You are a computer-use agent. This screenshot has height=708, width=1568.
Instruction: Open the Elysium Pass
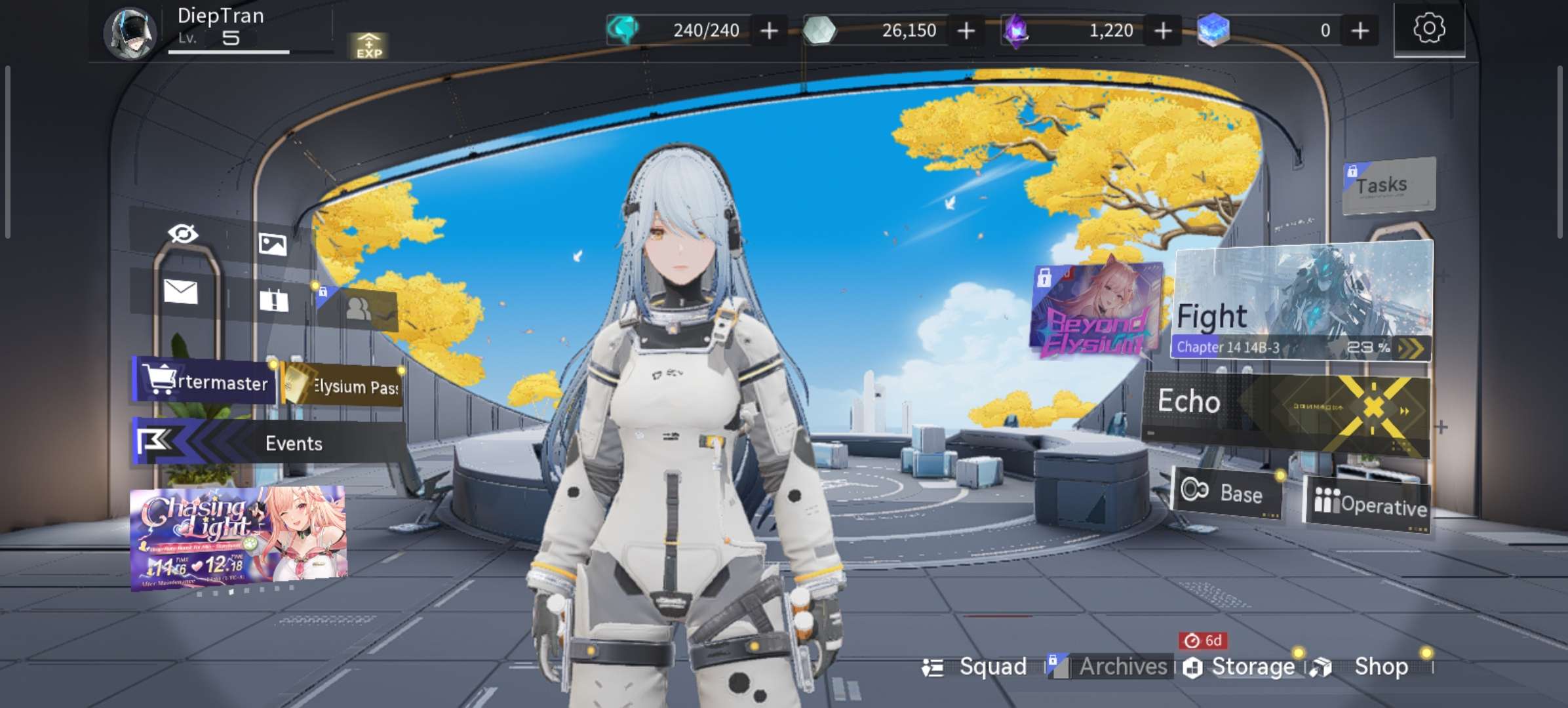[x=343, y=385]
